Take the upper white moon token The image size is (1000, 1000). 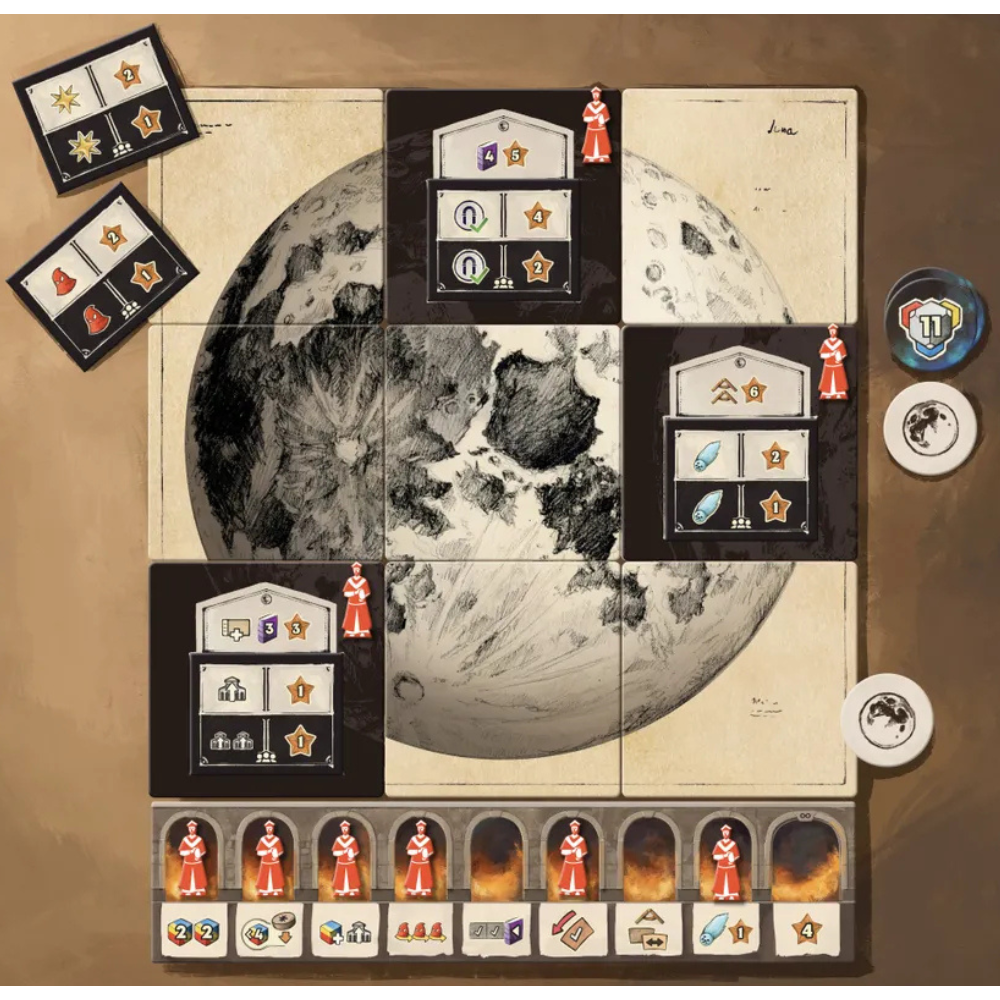click(929, 428)
